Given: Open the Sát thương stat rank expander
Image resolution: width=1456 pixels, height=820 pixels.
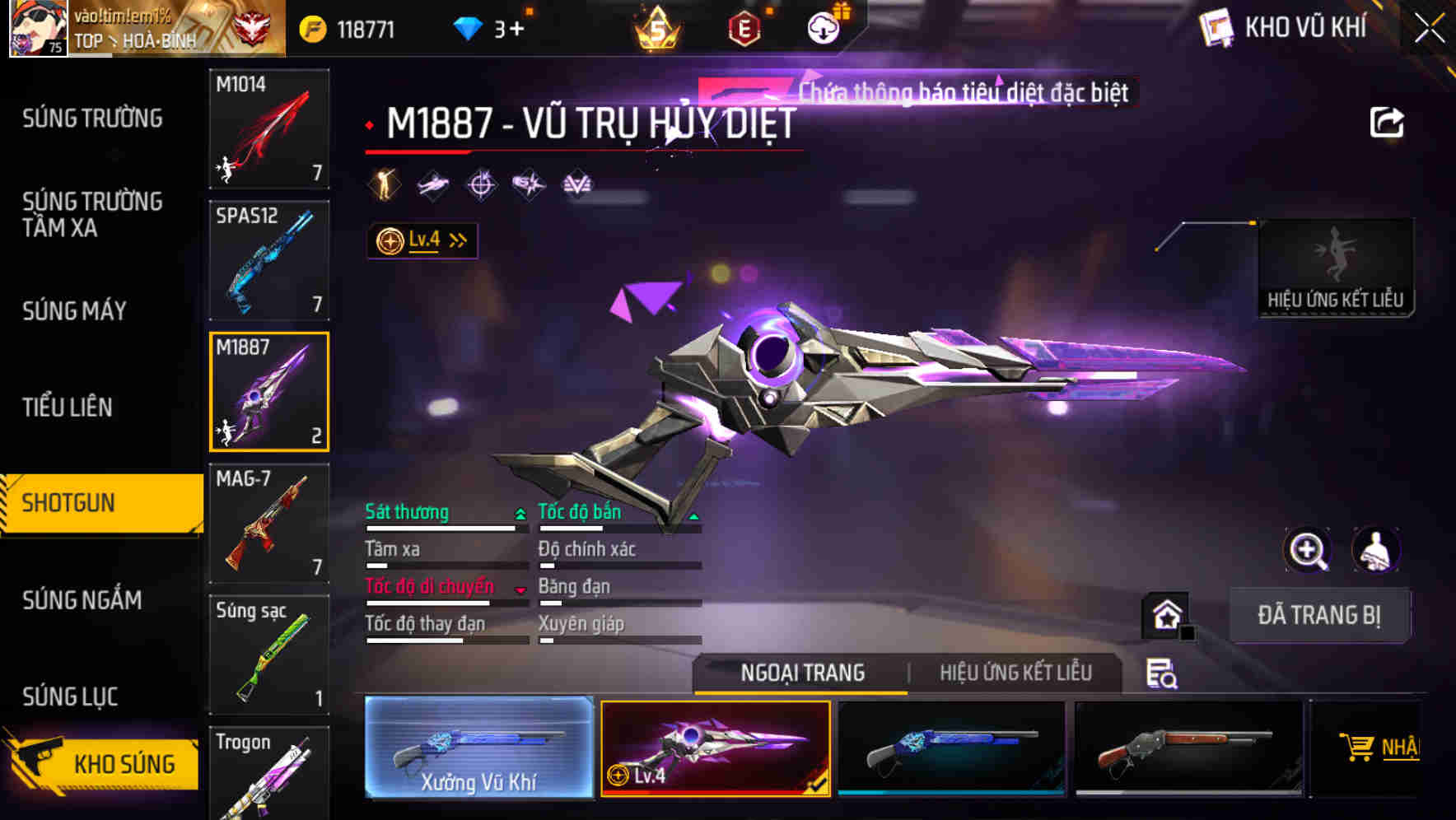Looking at the screenshot, I should point(519,512).
